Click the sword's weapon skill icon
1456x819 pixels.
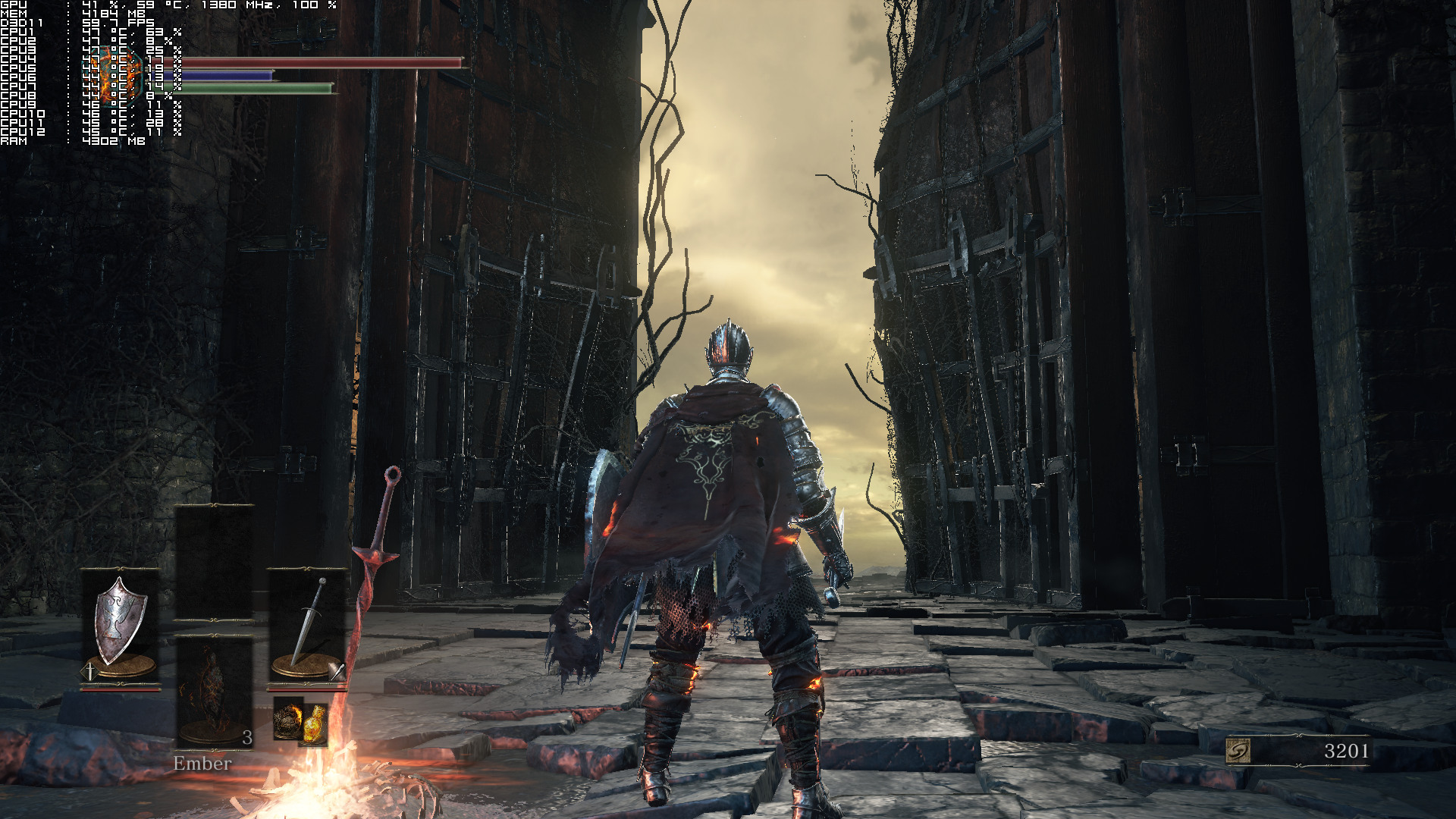(337, 670)
